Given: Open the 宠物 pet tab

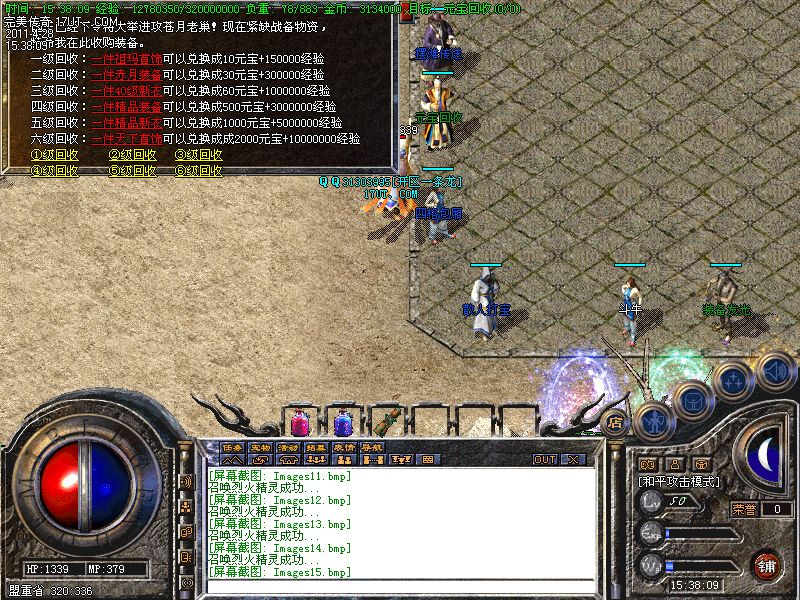Looking at the screenshot, I should click(260, 447).
